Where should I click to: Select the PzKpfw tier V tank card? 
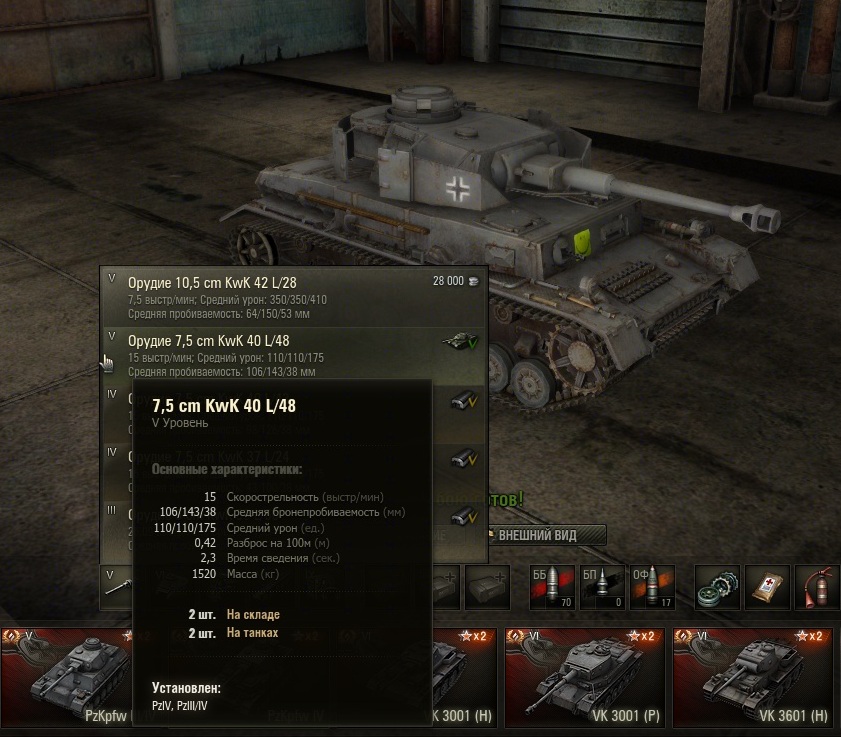[66, 679]
